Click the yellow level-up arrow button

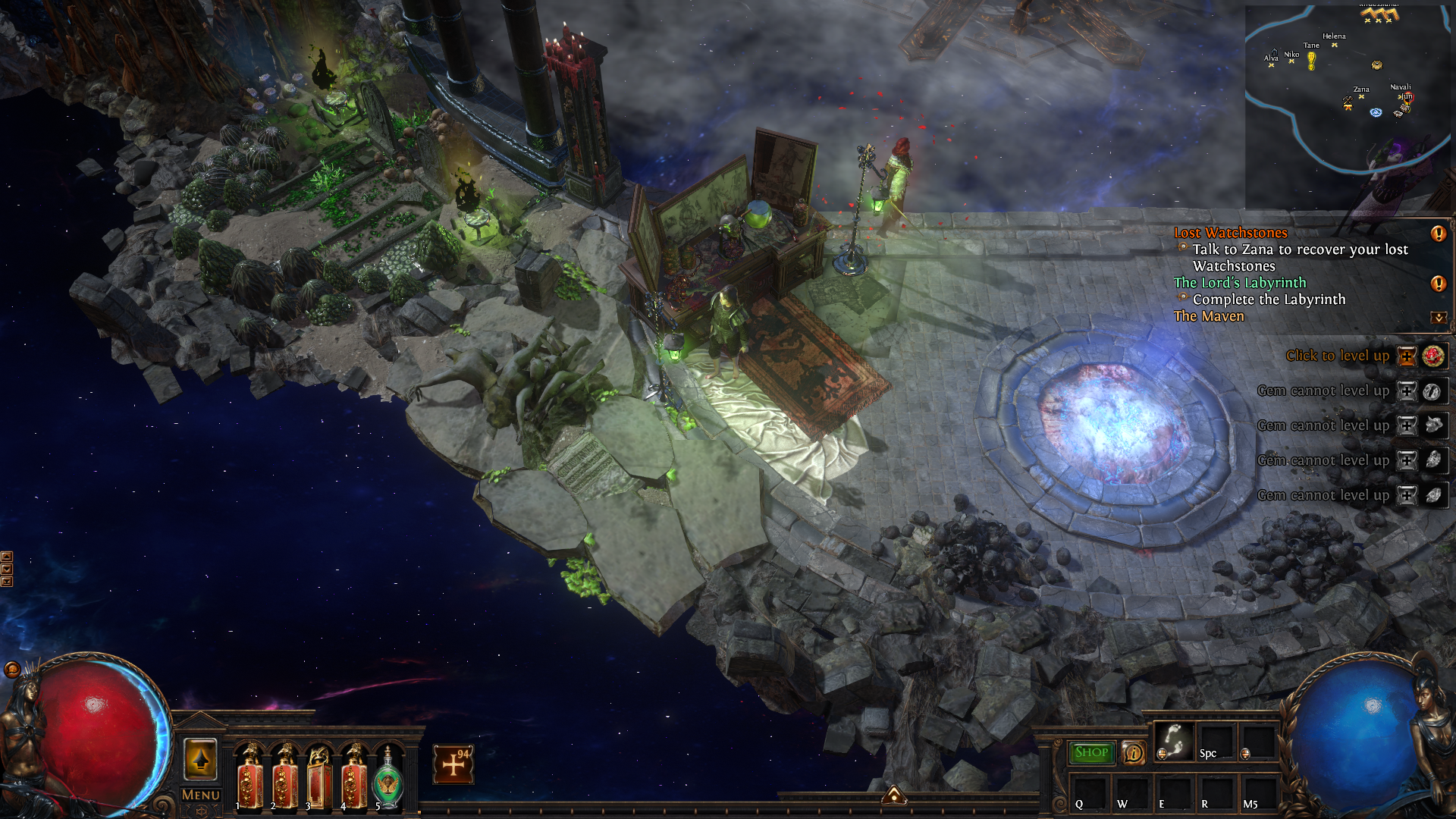[x=200, y=759]
